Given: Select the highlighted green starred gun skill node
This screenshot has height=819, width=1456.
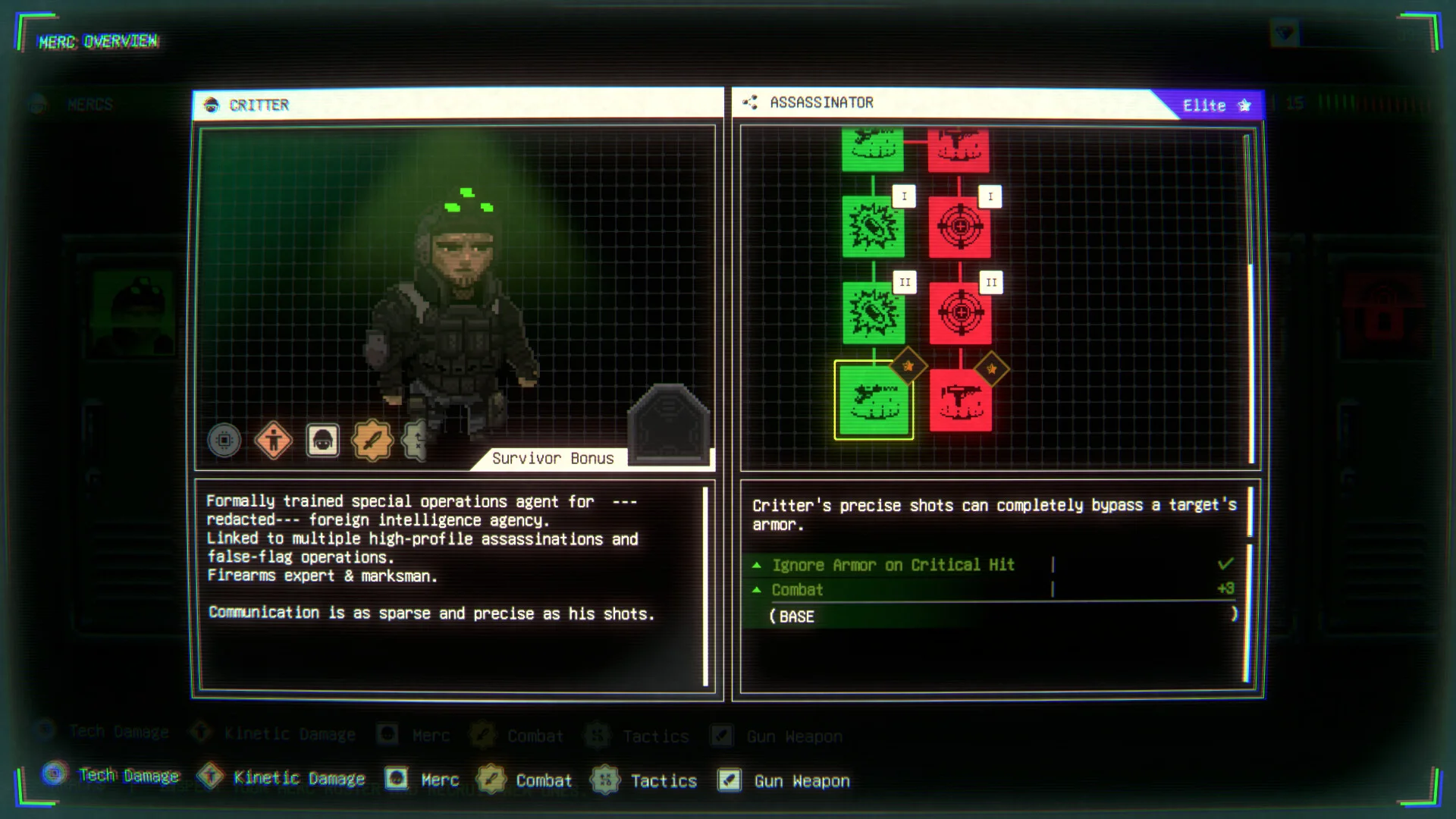Looking at the screenshot, I should click(x=874, y=400).
